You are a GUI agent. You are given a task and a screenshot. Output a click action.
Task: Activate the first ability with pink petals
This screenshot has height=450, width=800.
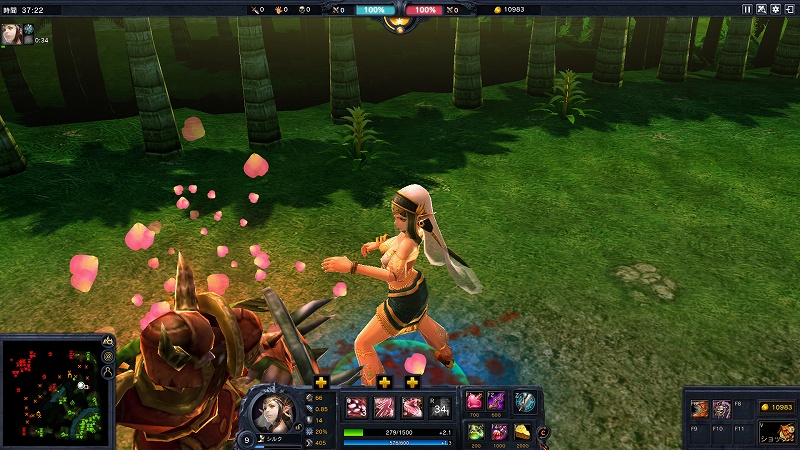[x=356, y=407]
